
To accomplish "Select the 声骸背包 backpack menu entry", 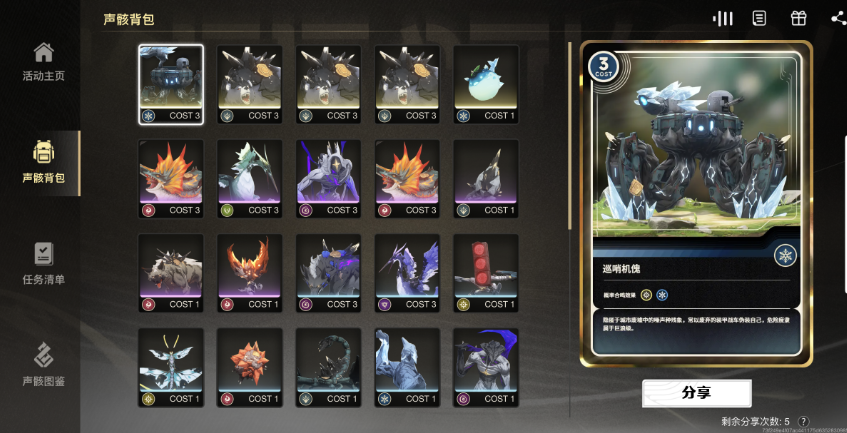I will tap(43, 162).
